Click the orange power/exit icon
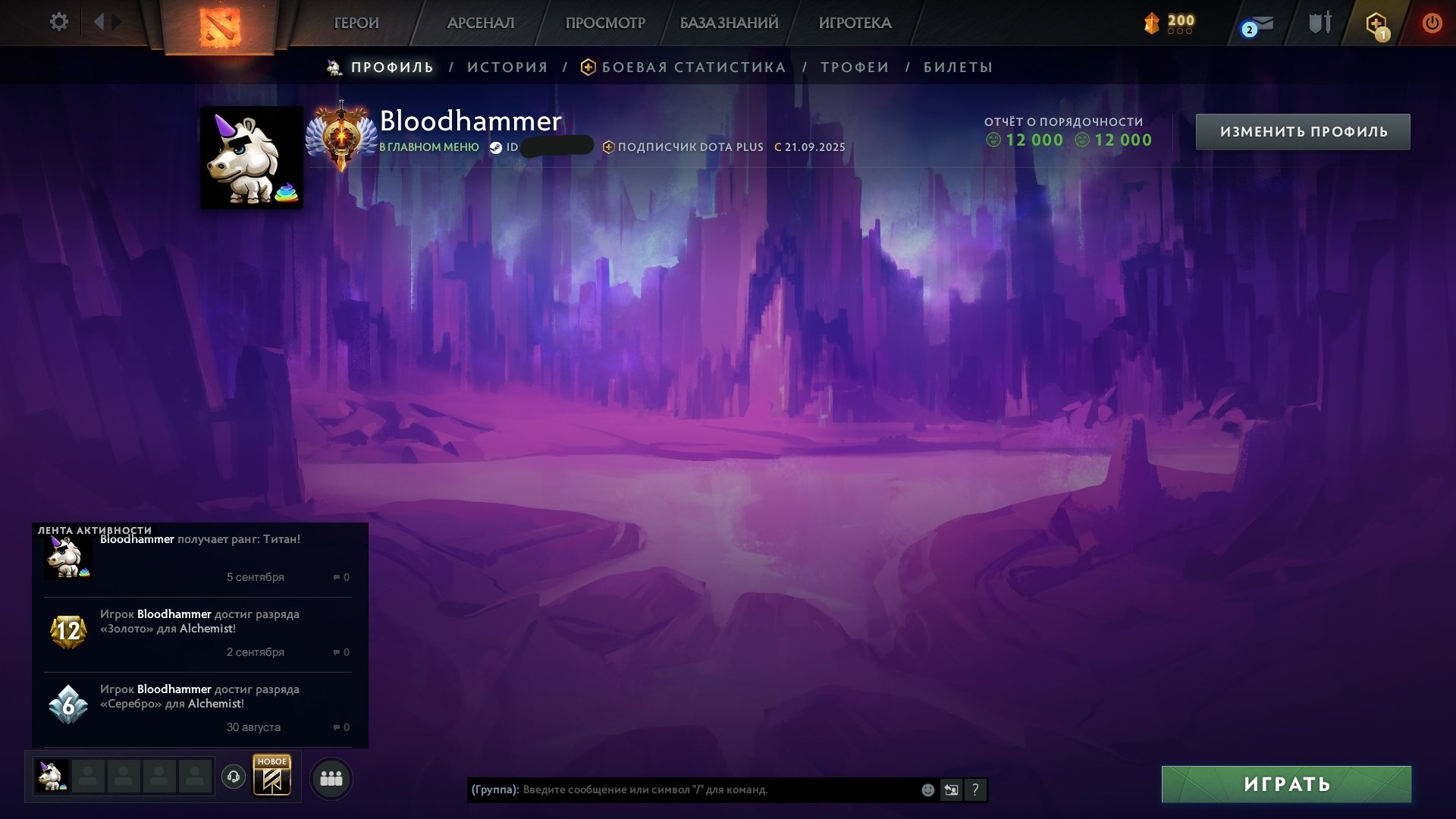1456x819 pixels. tap(1433, 23)
